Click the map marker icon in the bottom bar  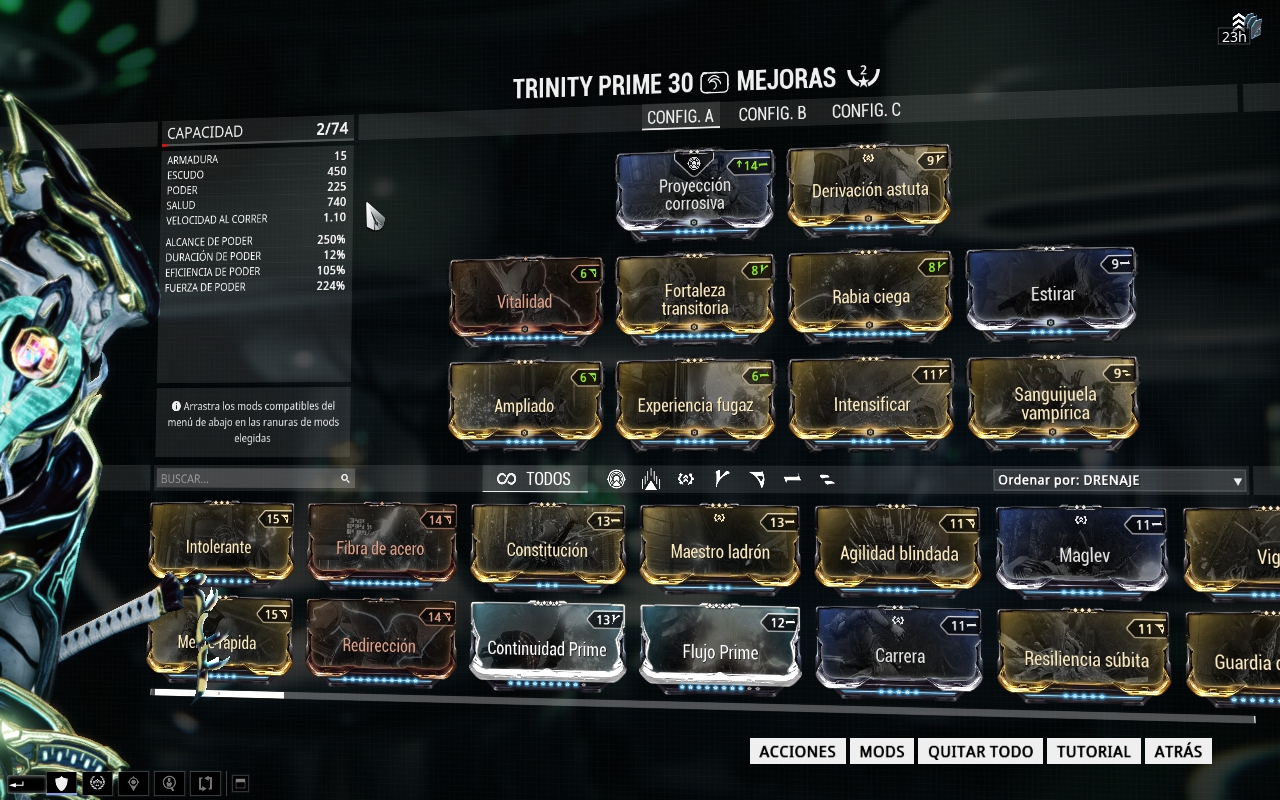click(134, 784)
